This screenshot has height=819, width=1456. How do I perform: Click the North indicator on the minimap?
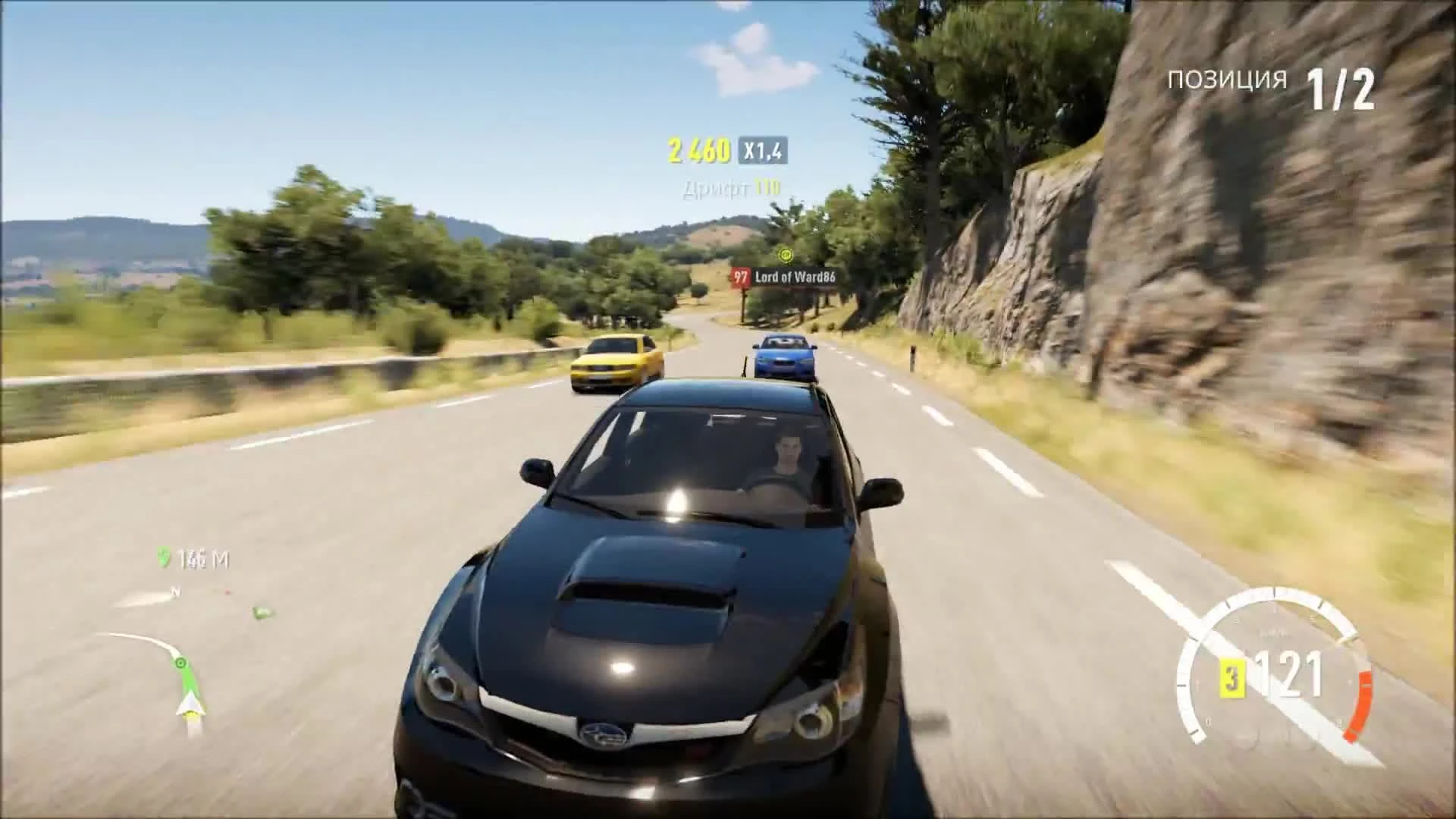point(175,591)
